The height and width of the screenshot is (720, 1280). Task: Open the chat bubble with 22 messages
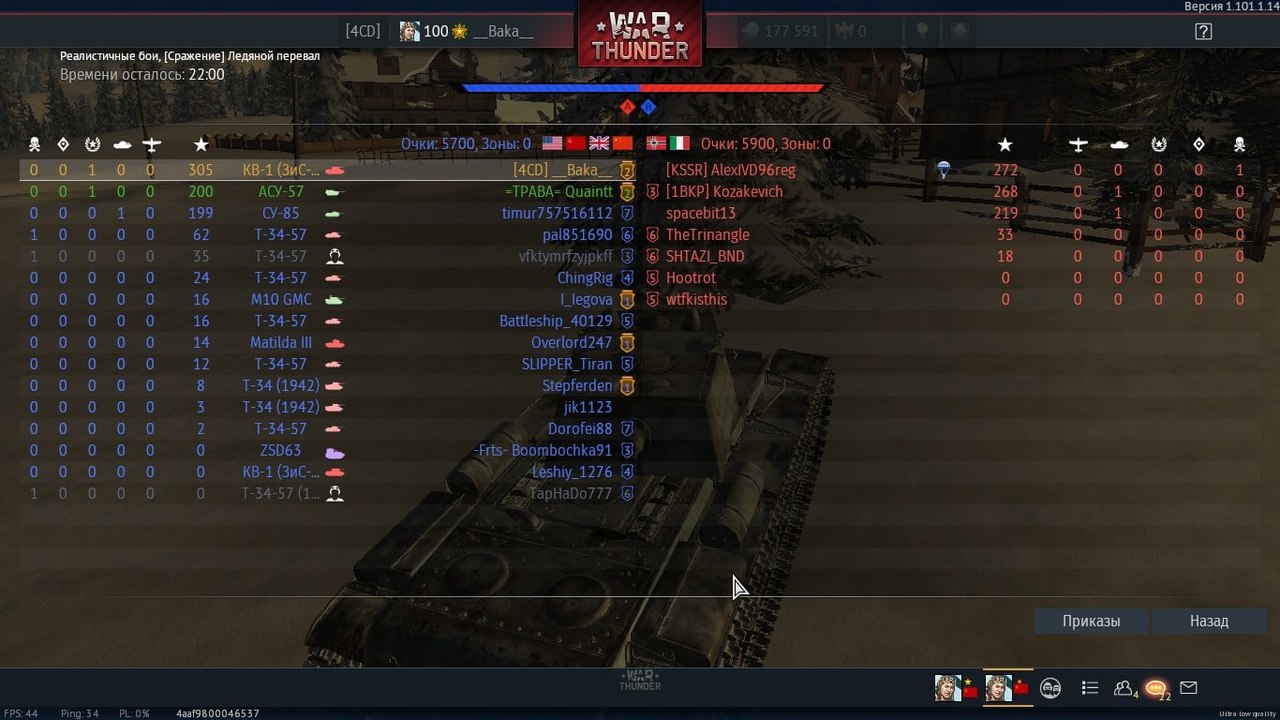(x=1156, y=688)
